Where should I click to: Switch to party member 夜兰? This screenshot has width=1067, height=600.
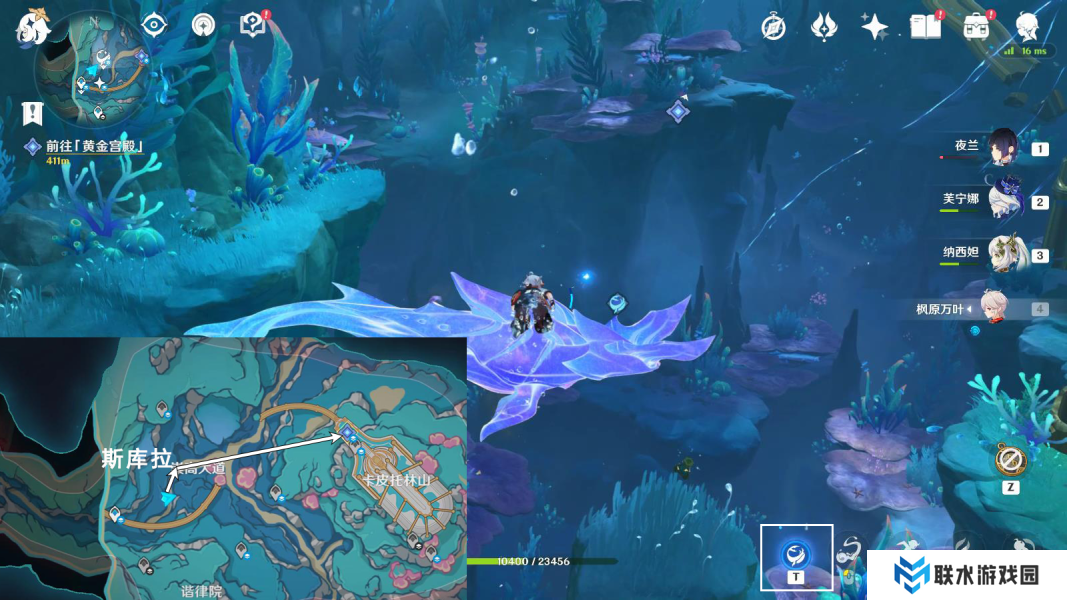[1001, 148]
